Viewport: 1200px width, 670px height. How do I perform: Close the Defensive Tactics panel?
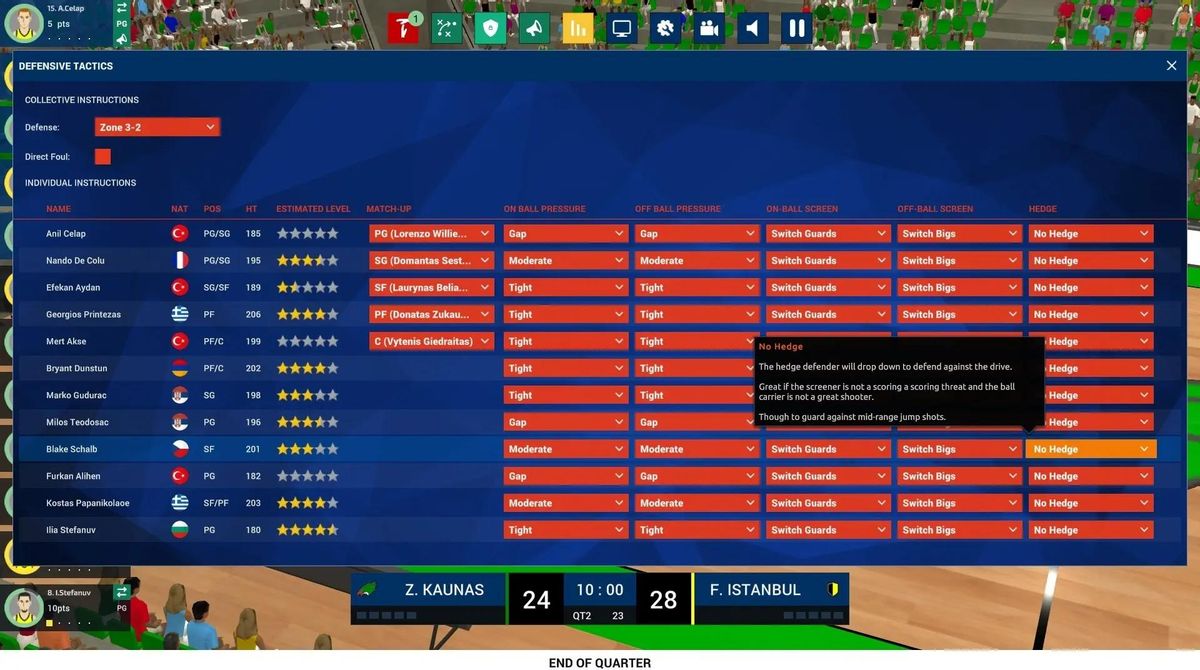(1171, 66)
